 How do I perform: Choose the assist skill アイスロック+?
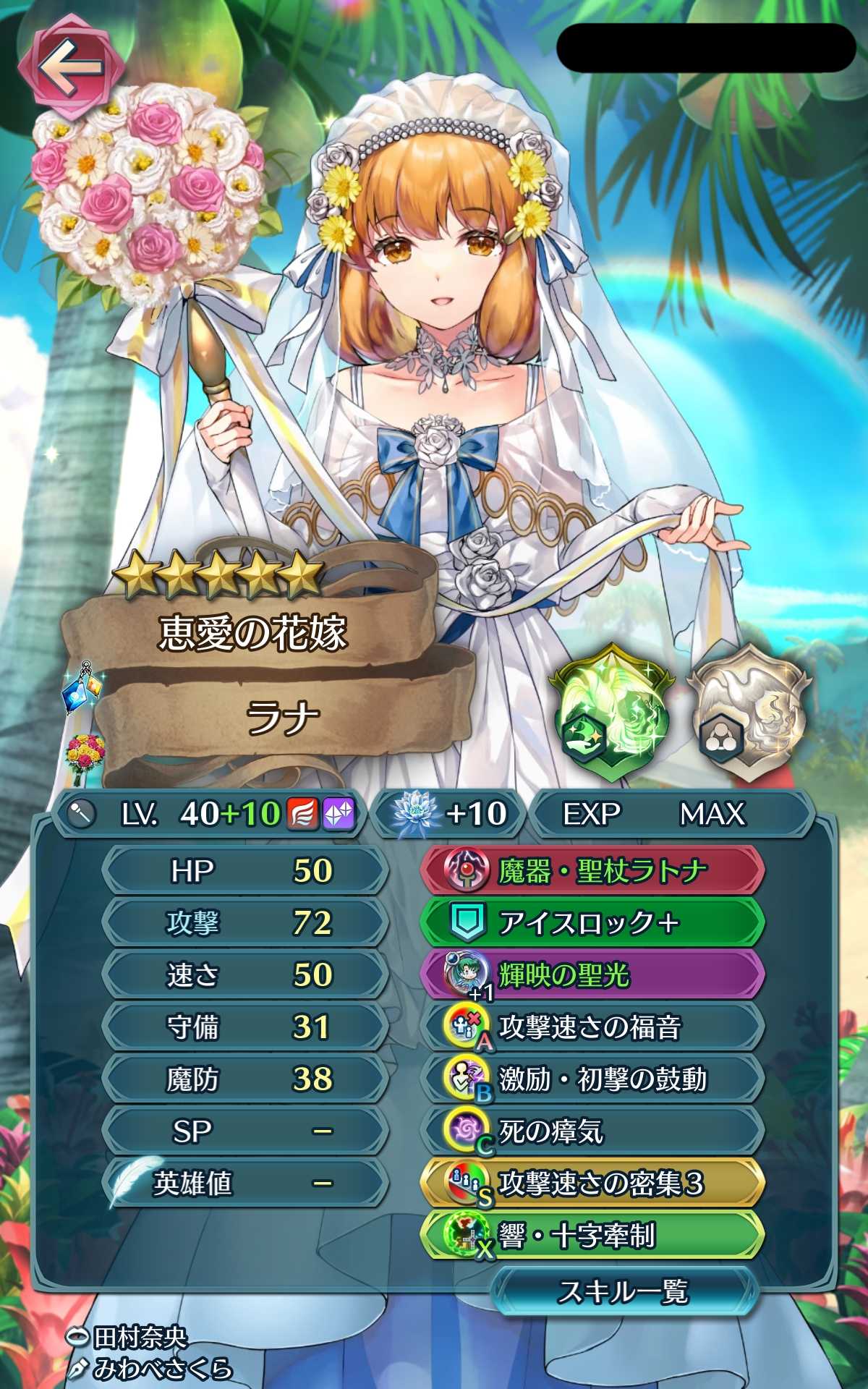coord(592,922)
